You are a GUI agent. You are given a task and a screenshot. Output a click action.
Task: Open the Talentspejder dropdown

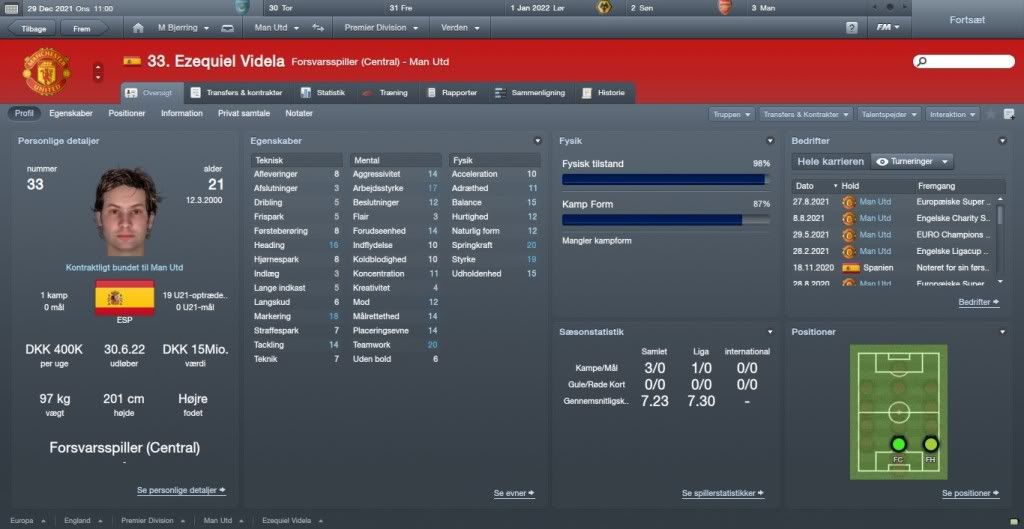click(889, 115)
